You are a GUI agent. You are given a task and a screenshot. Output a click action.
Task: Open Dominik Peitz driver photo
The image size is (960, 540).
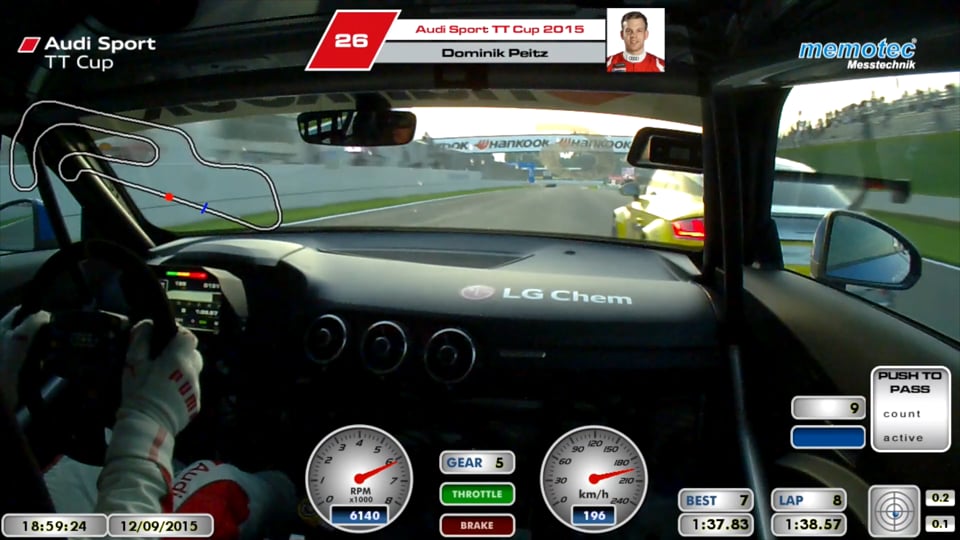635,41
